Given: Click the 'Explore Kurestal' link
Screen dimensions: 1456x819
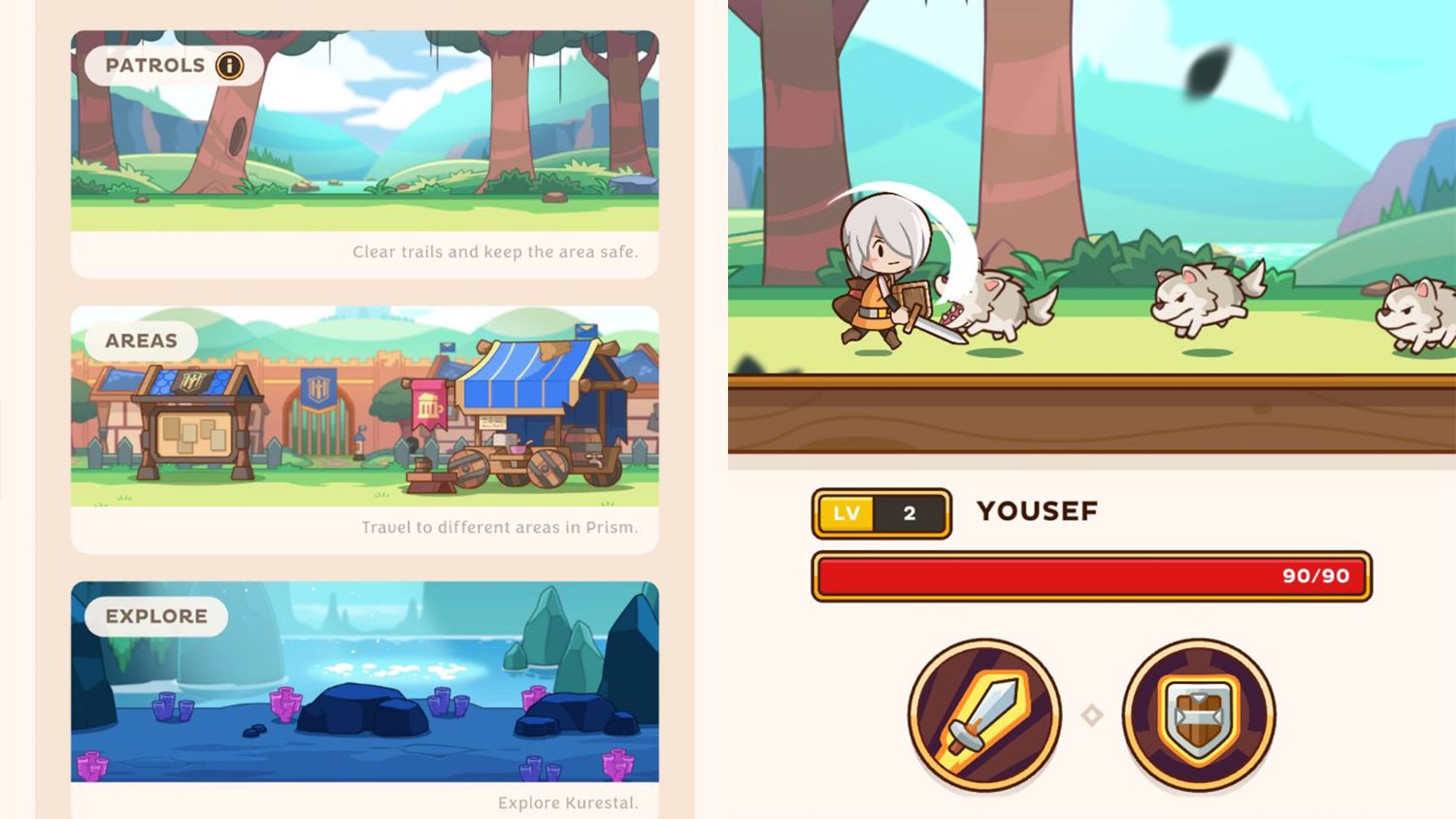Looking at the screenshot, I should click(x=566, y=803).
